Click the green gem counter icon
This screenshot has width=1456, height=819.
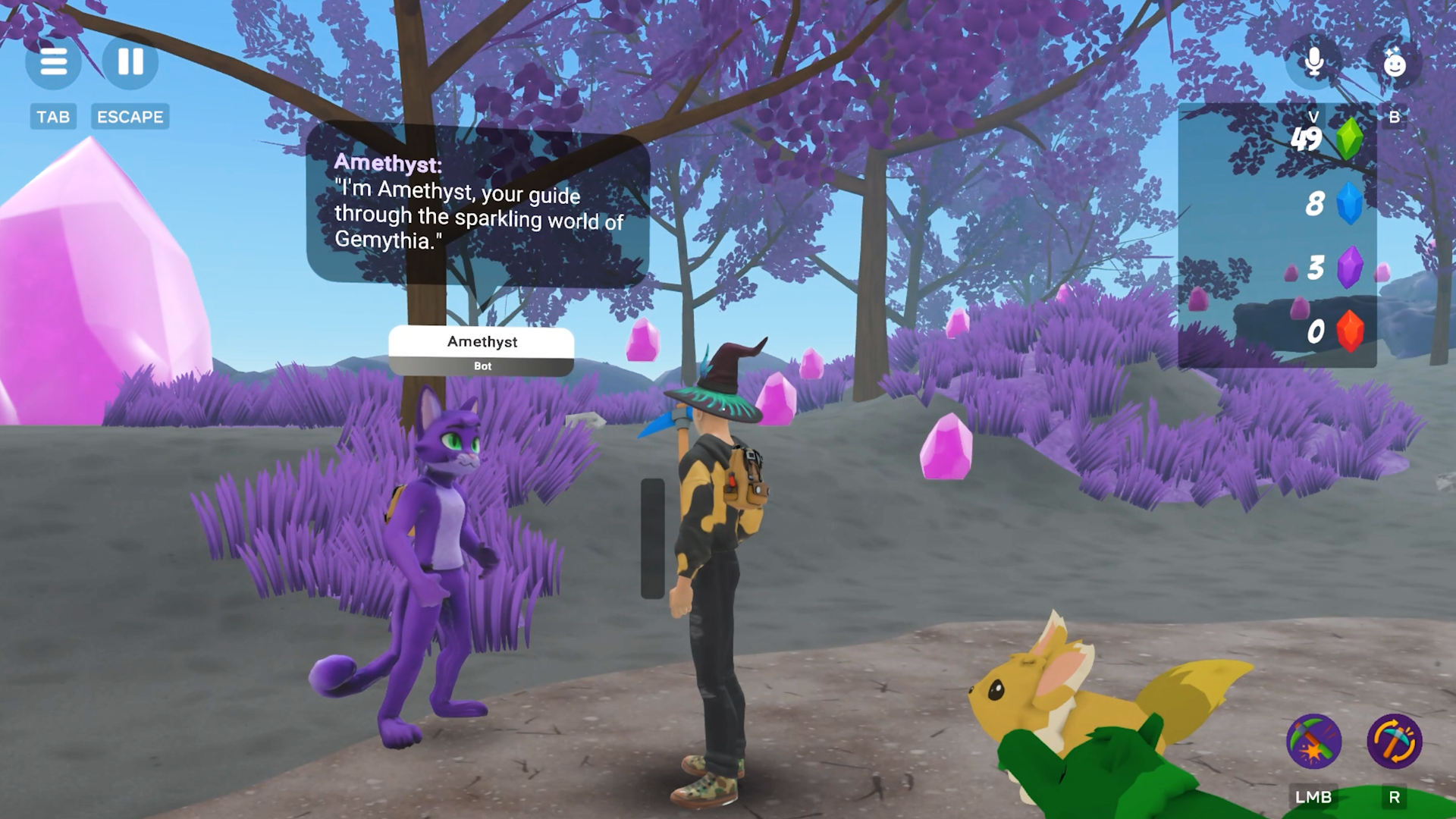pyautogui.click(x=1348, y=139)
